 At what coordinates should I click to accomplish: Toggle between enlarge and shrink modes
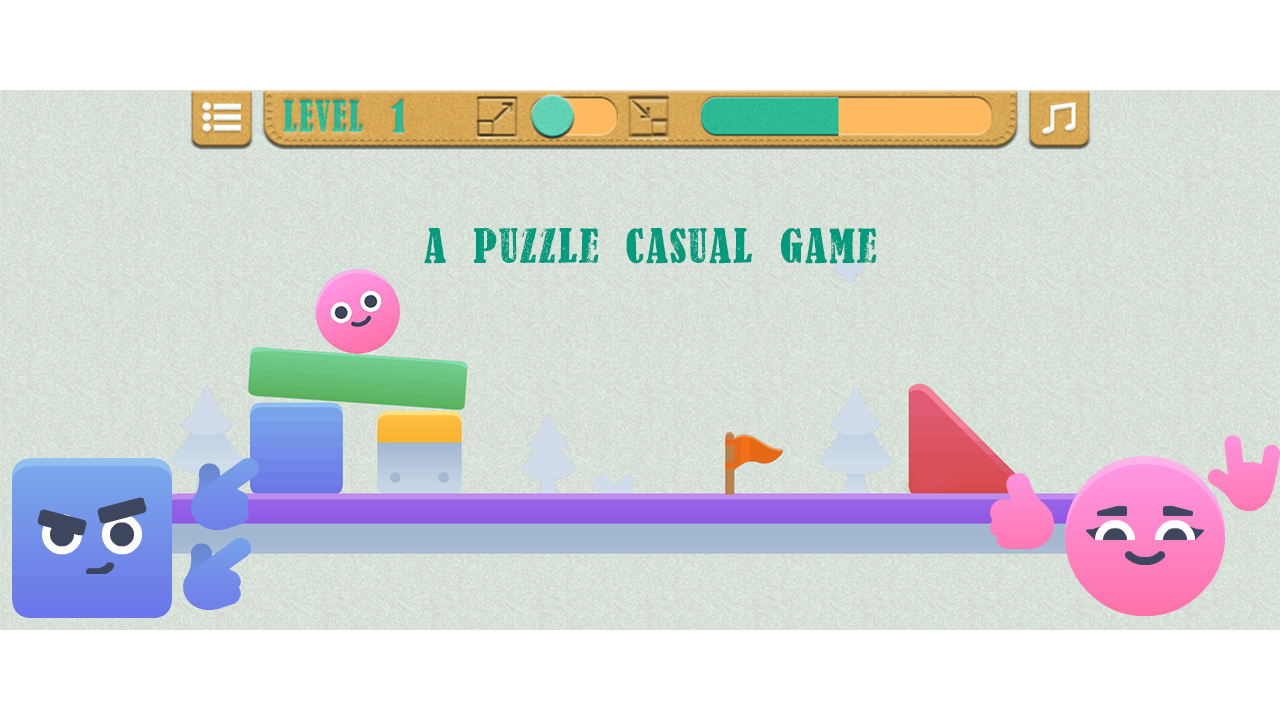(575, 118)
